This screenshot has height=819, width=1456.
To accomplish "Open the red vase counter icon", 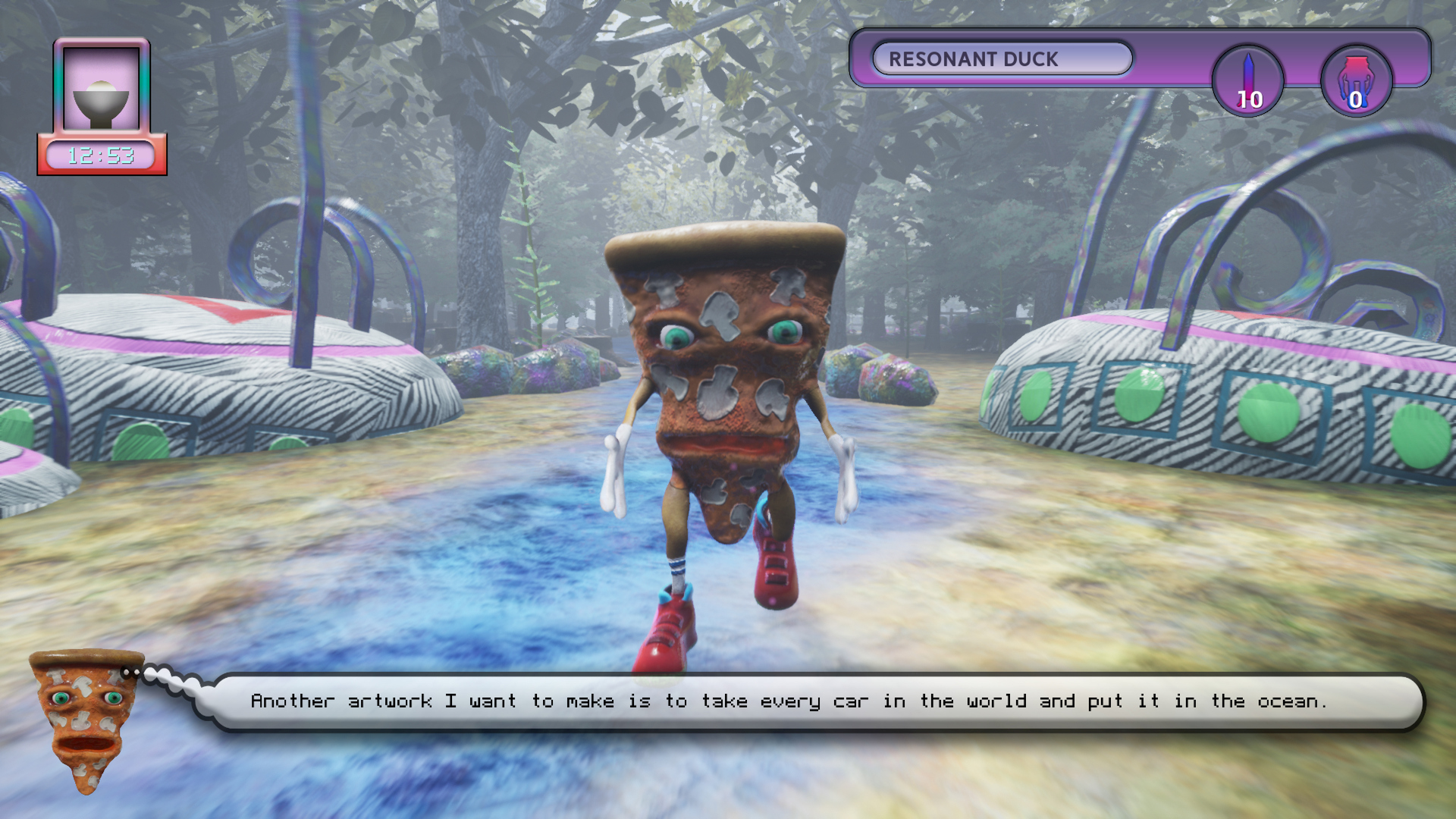I will coord(1356,81).
